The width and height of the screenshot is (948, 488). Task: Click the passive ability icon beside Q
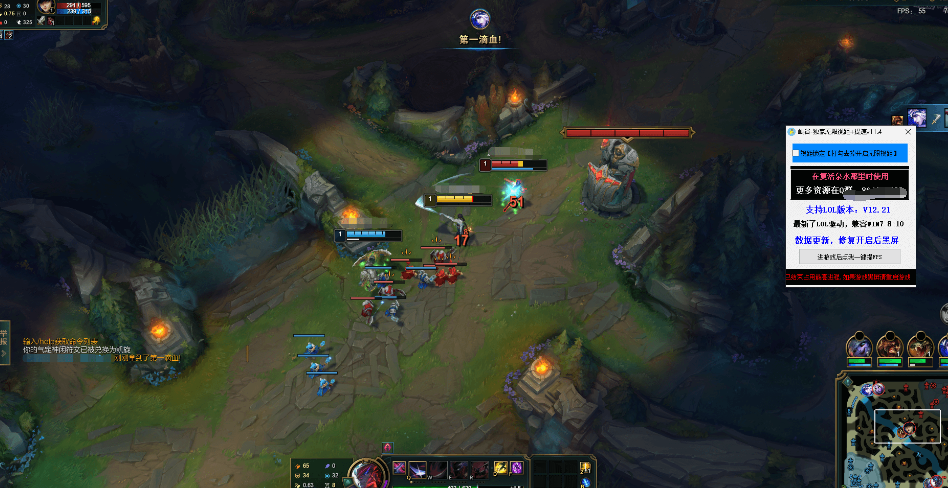click(x=399, y=467)
